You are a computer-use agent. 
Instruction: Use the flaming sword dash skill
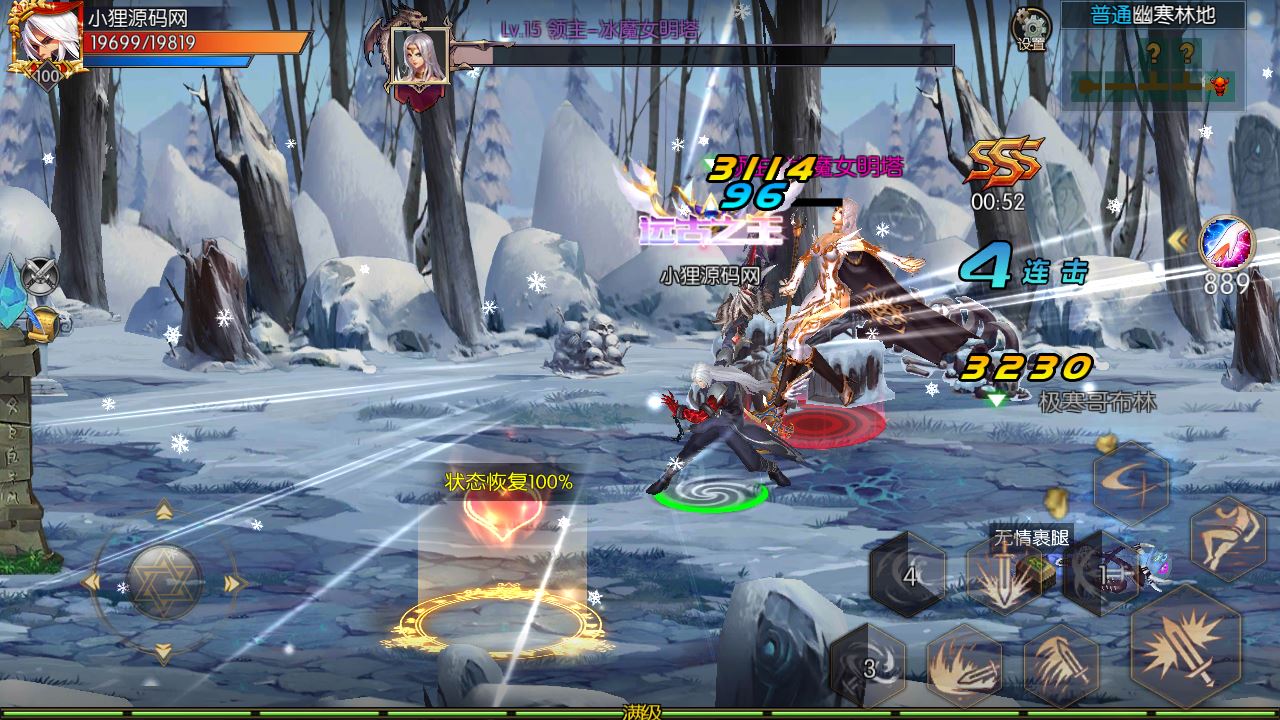pos(964,664)
